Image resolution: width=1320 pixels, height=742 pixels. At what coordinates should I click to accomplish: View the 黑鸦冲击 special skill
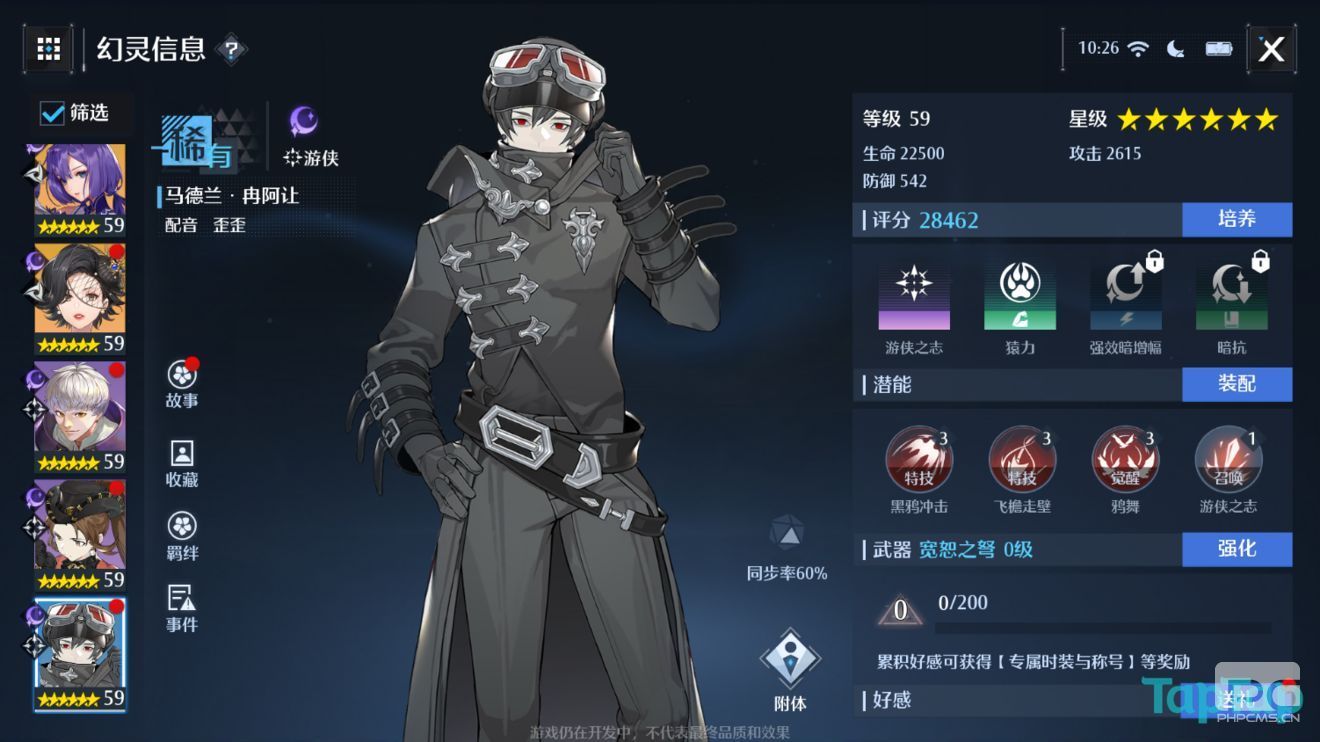point(920,460)
